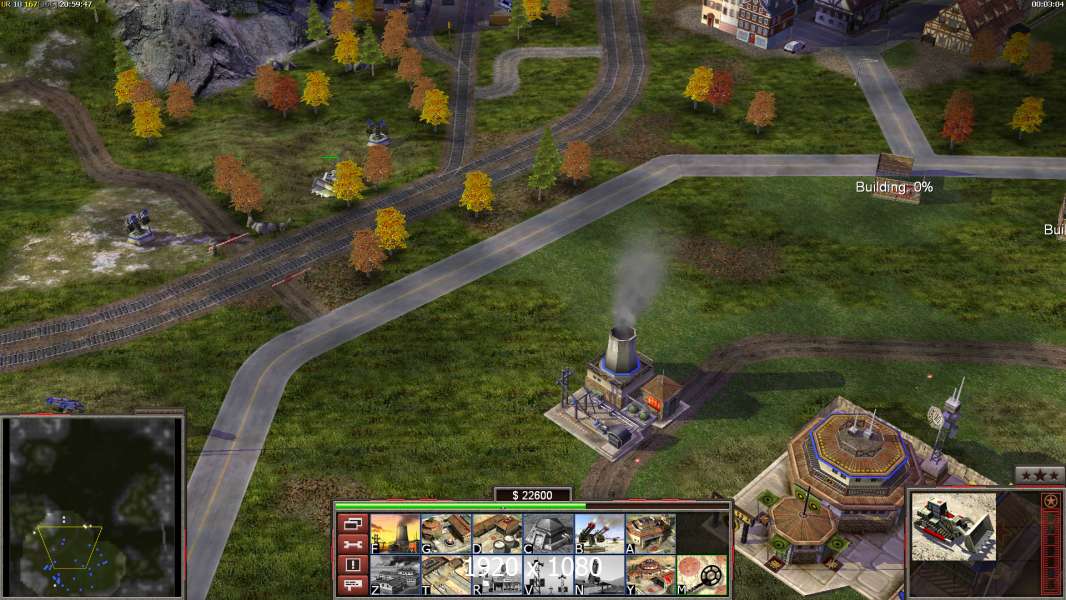This screenshot has height=600, width=1066.
Task: Select the nuclear reactor build icon labeled F
Action: (395, 533)
